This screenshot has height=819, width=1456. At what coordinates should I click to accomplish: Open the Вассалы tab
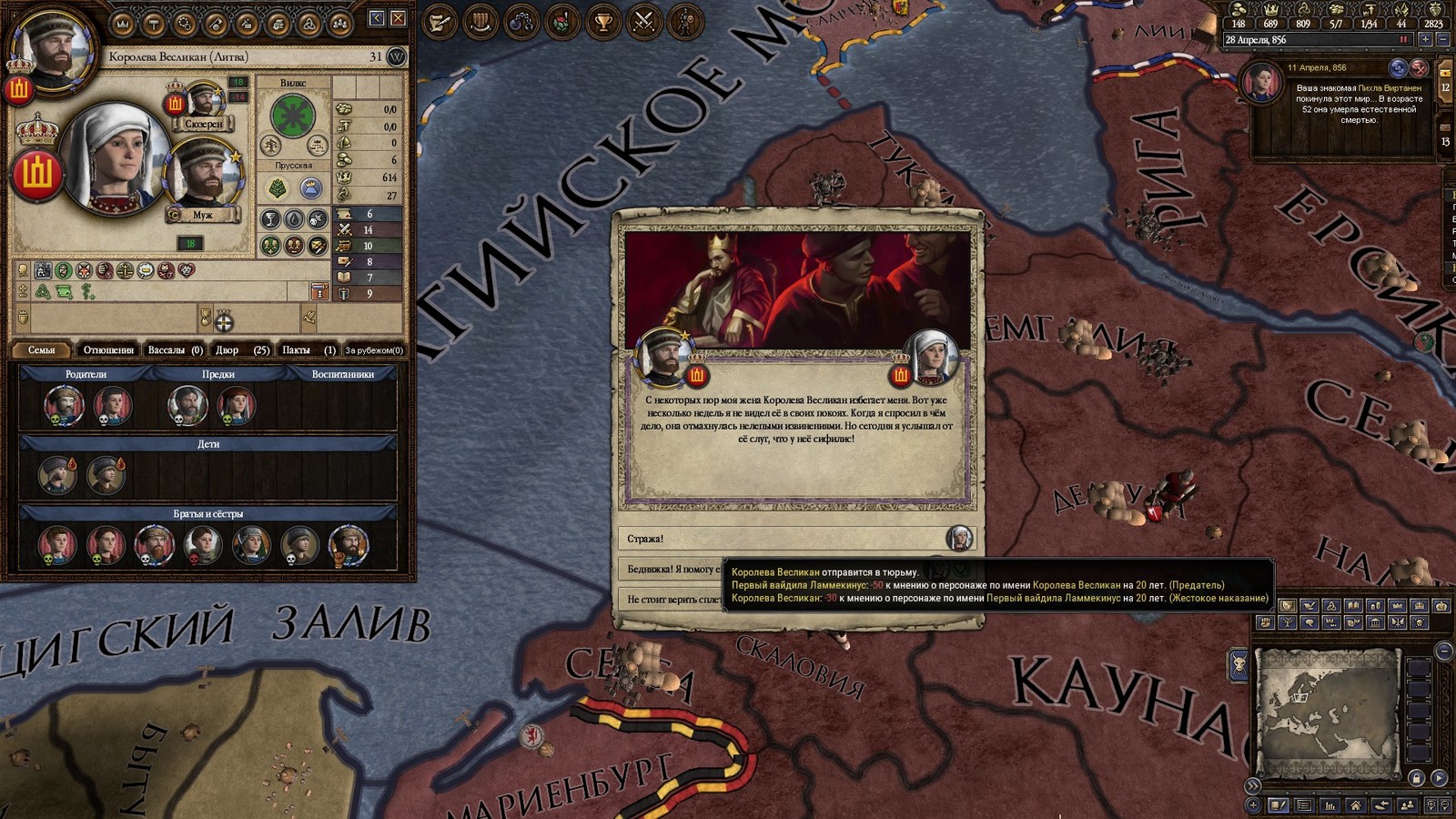[175, 350]
